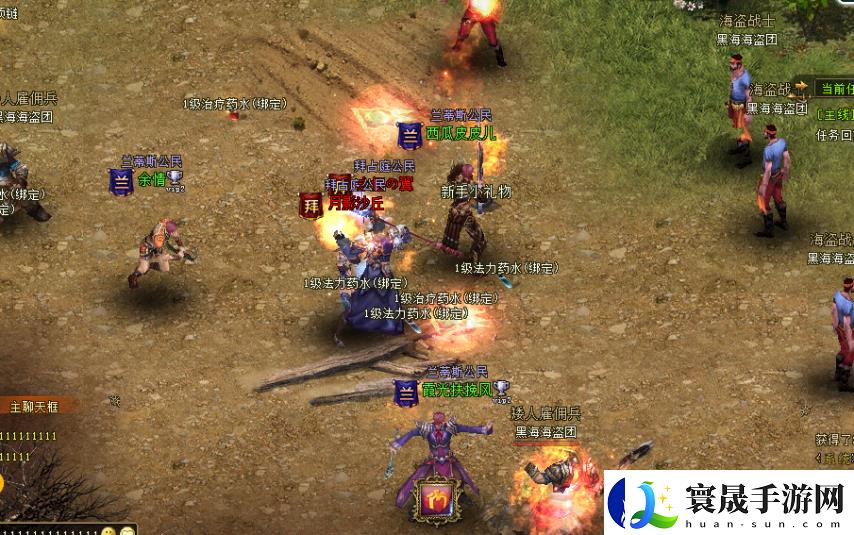Screen dimensions: 854x535
Task: Open the red gift box icon
Action: tap(436, 499)
